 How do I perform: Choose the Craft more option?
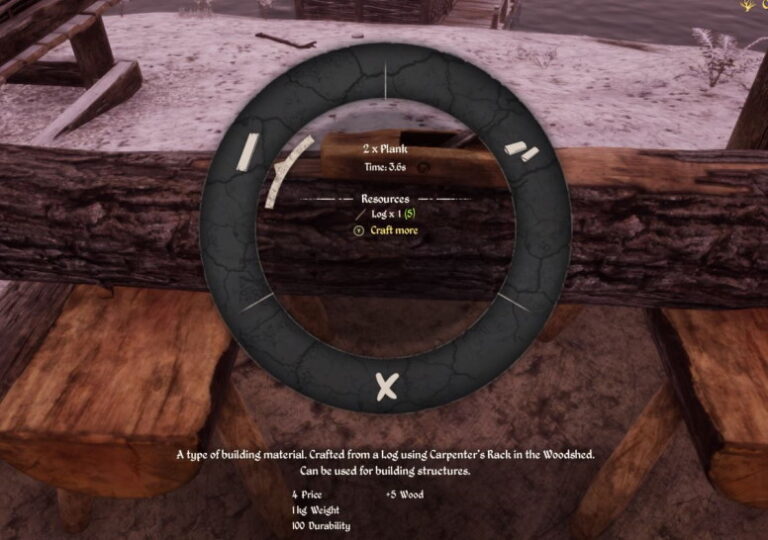(x=394, y=230)
